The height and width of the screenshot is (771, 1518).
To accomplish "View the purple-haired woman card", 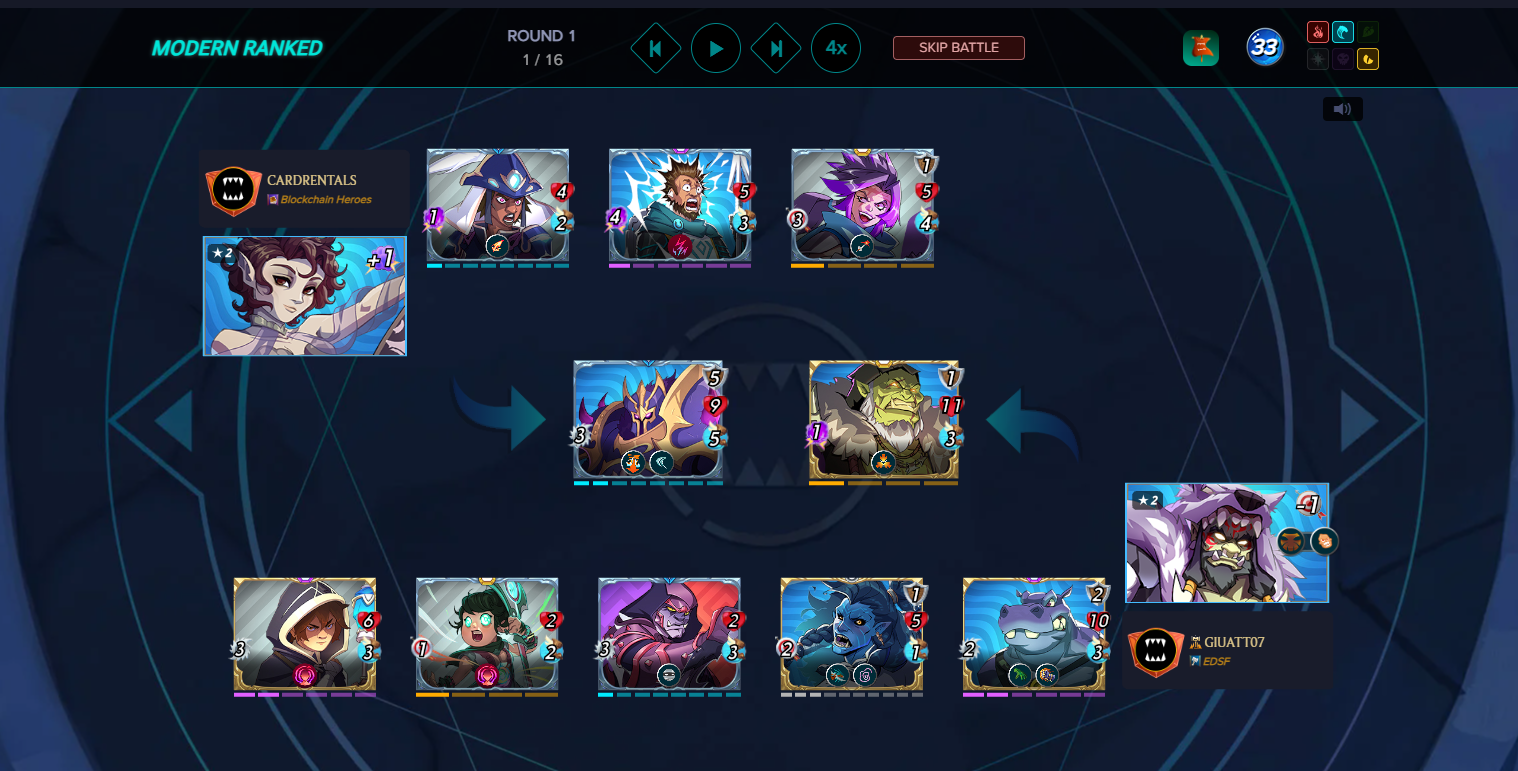I will coord(862,206).
